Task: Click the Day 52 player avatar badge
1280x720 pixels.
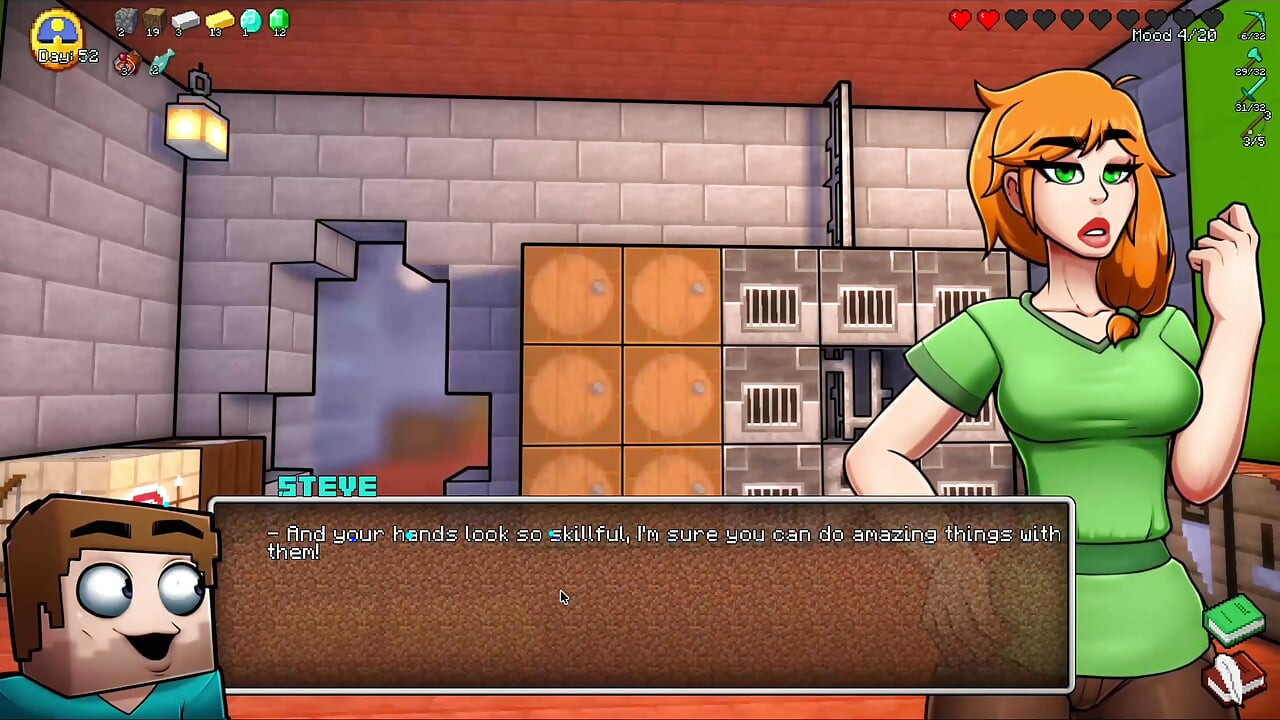Action: click(x=57, y=35)
